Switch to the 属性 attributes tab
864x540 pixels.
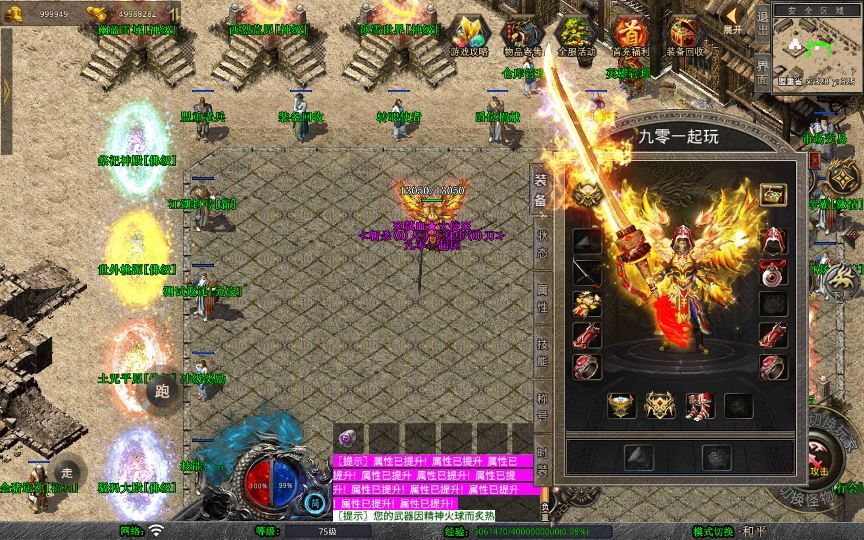[541, 300]
